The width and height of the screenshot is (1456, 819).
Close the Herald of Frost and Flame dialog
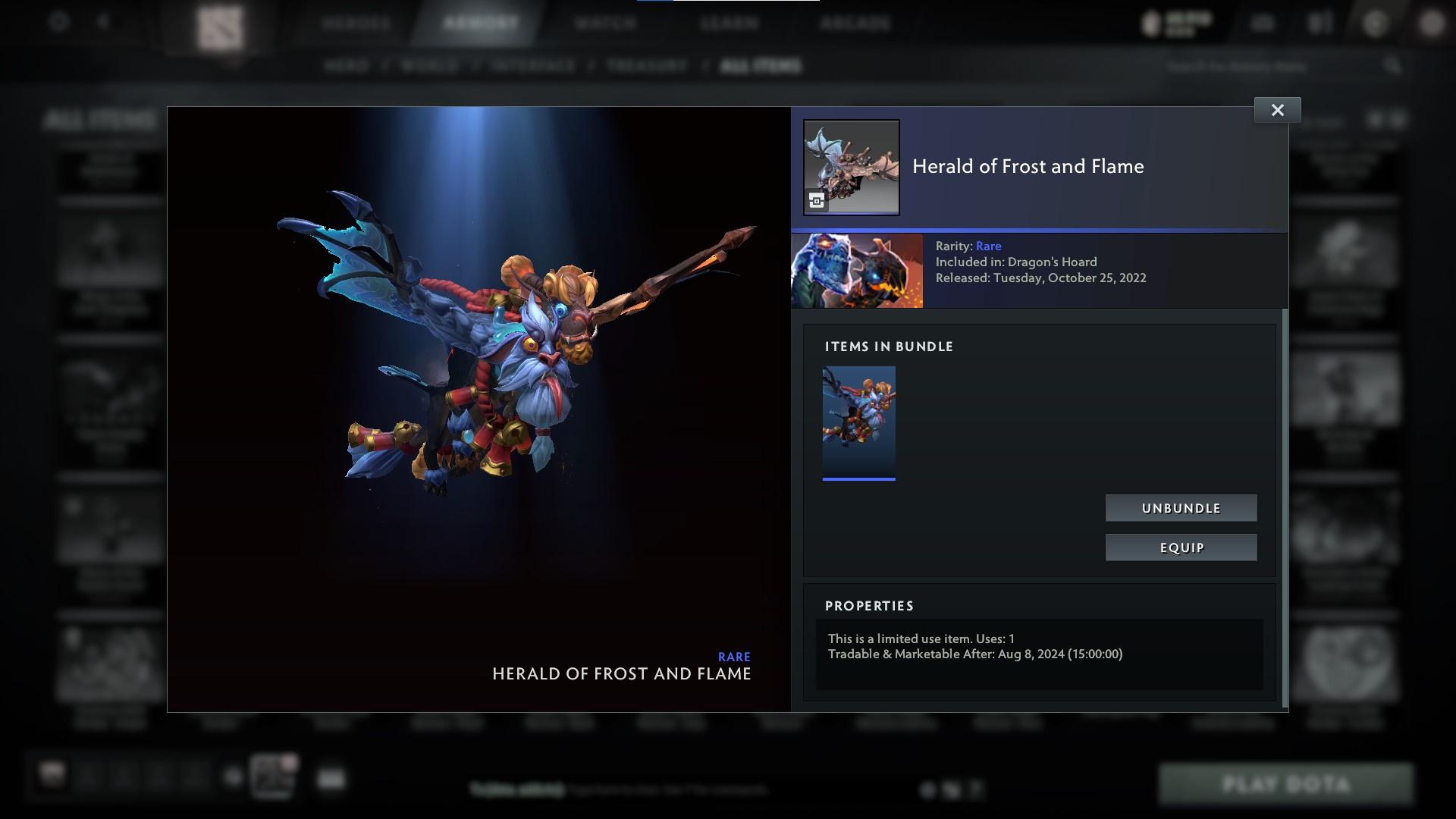tap(1277, 109)
